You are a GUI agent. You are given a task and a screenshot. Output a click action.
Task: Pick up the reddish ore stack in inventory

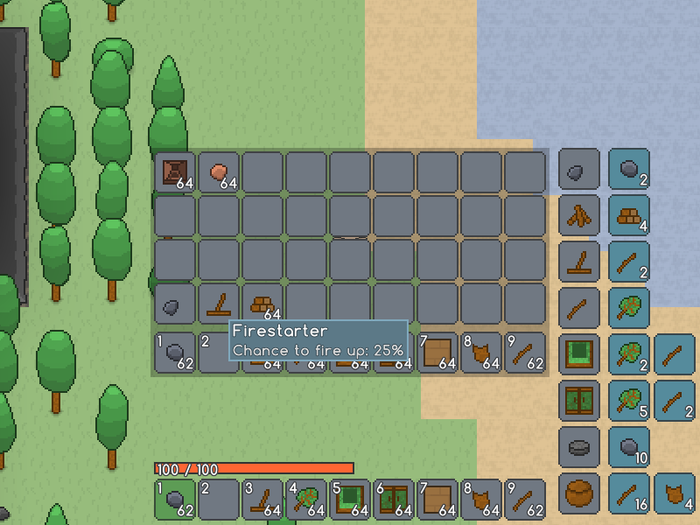pos(219,172)
